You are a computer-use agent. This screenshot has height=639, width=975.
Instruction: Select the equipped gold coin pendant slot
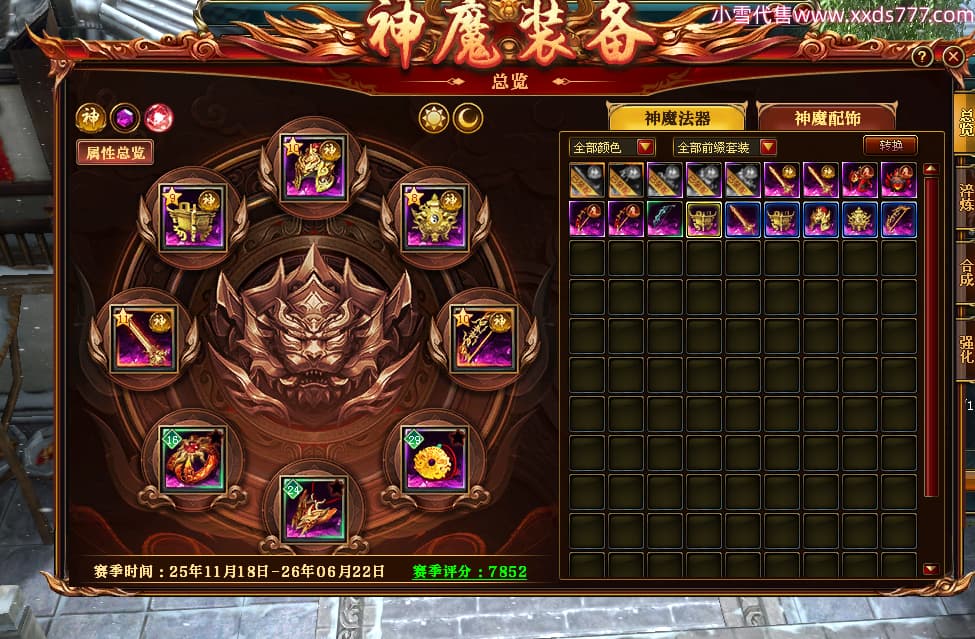[435, 459]
